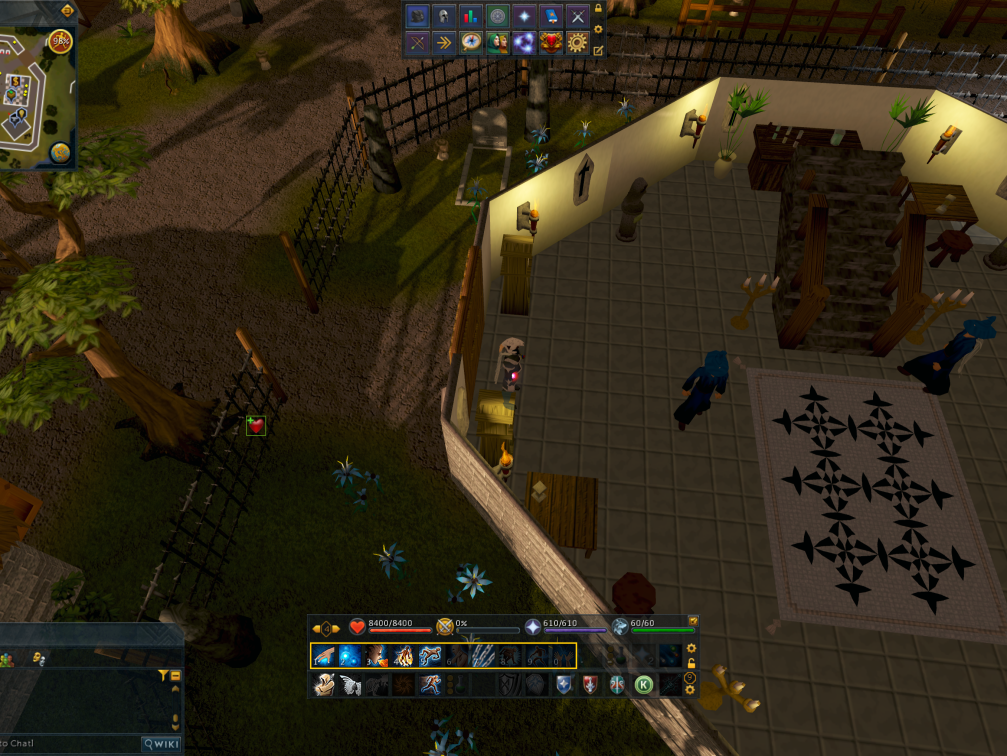Click the green K button on action bar
The image size is (1007, 756).
pos(643,685)
